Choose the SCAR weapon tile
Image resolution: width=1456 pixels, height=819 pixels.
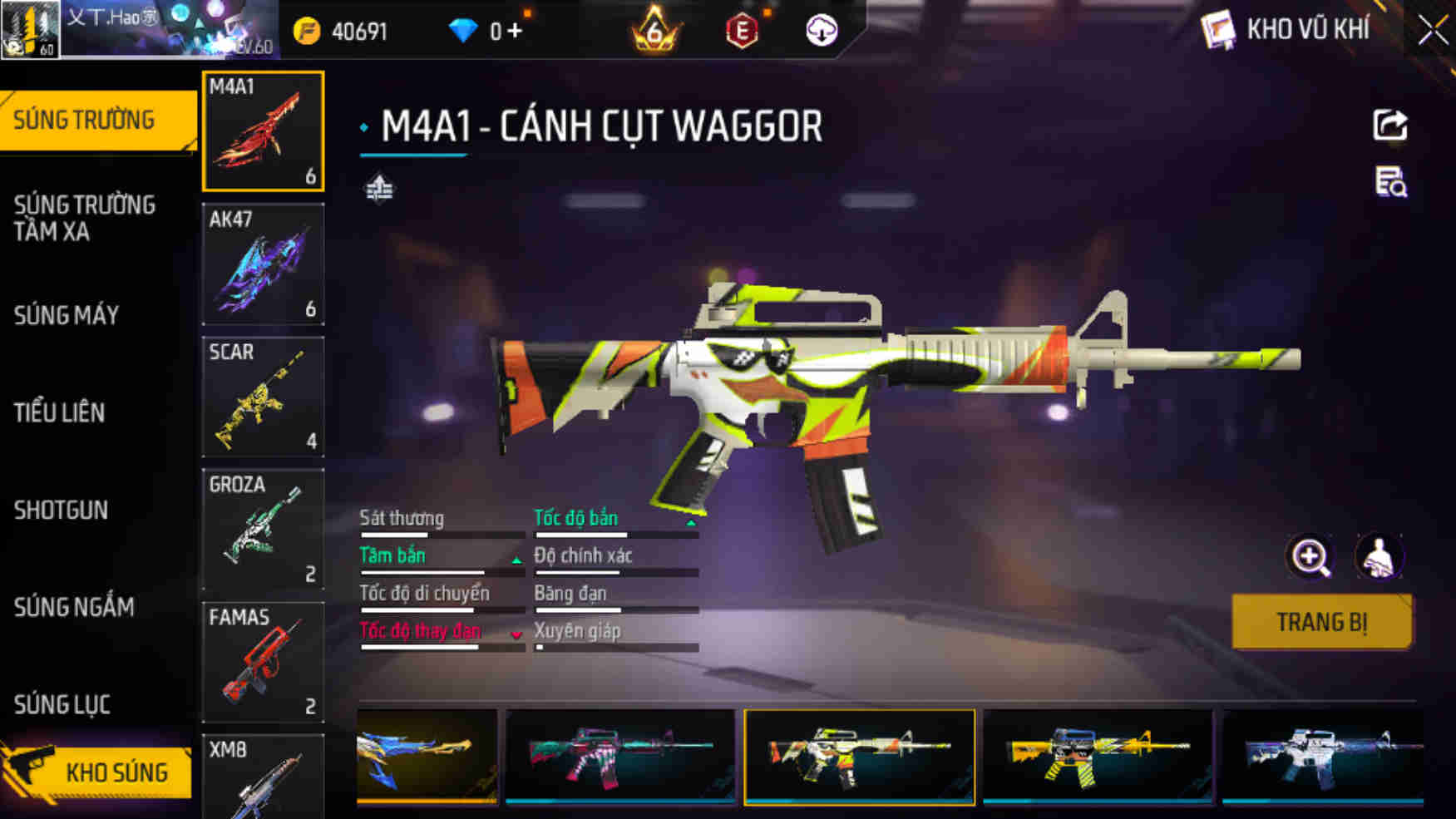coord(263,397)
